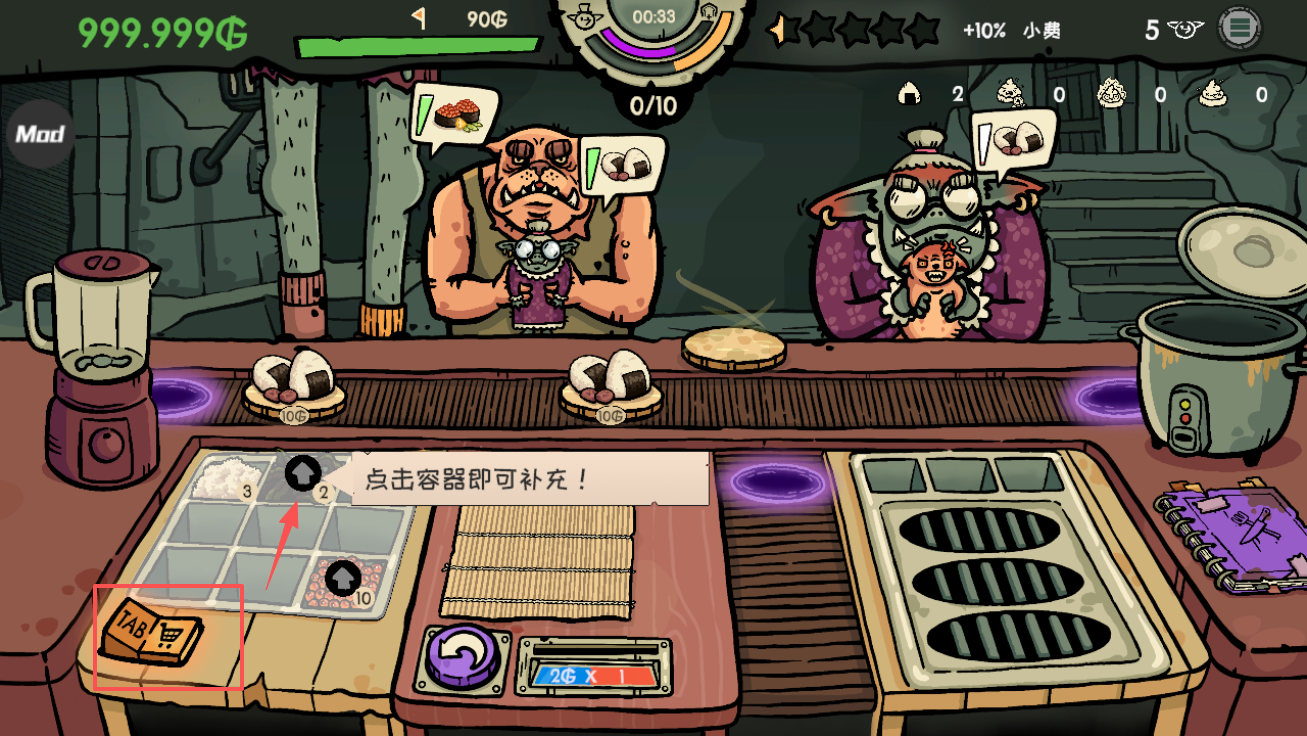The image size is (1307, 736).
Task: Hit the purple undo arrow button
Action: (x=463, y=658)
